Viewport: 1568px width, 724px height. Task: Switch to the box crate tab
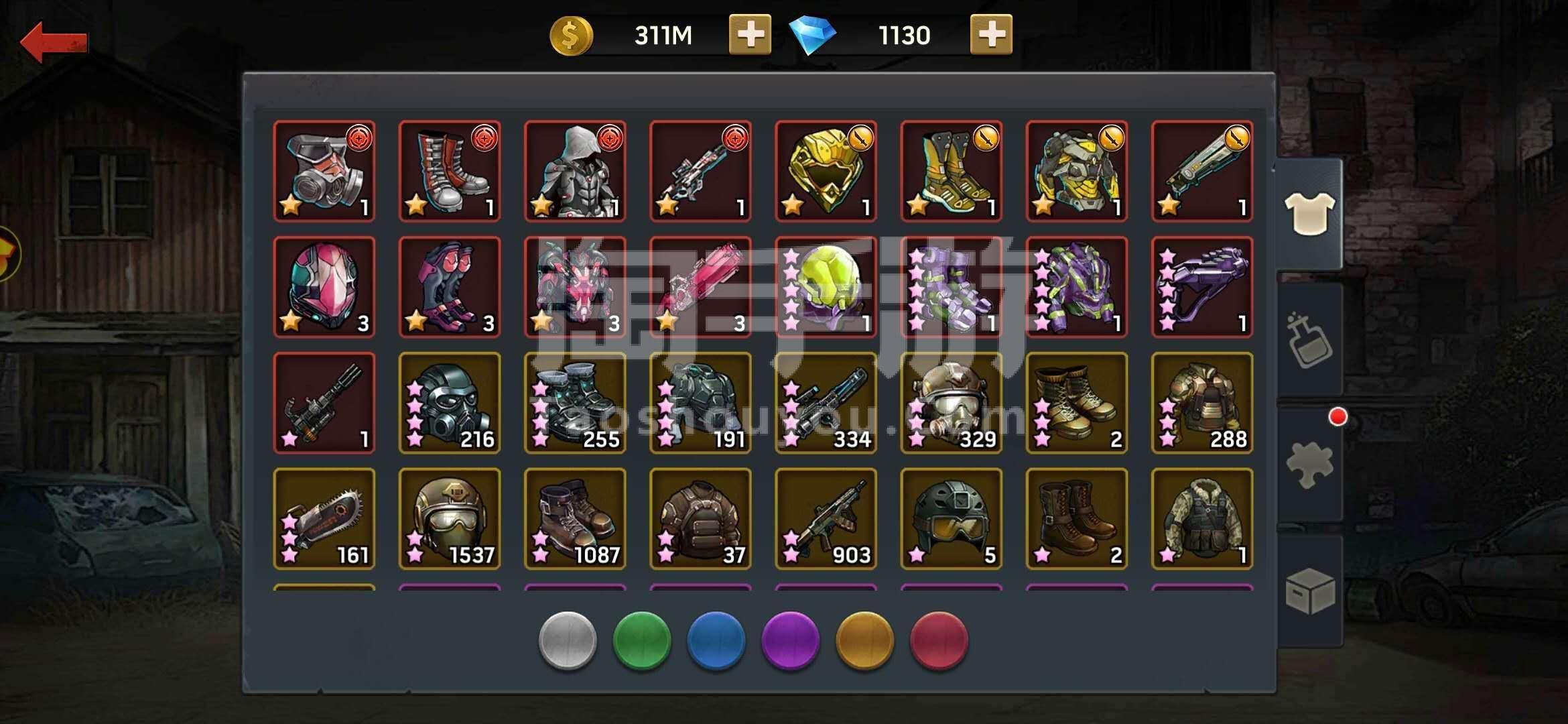point(1309,591)
